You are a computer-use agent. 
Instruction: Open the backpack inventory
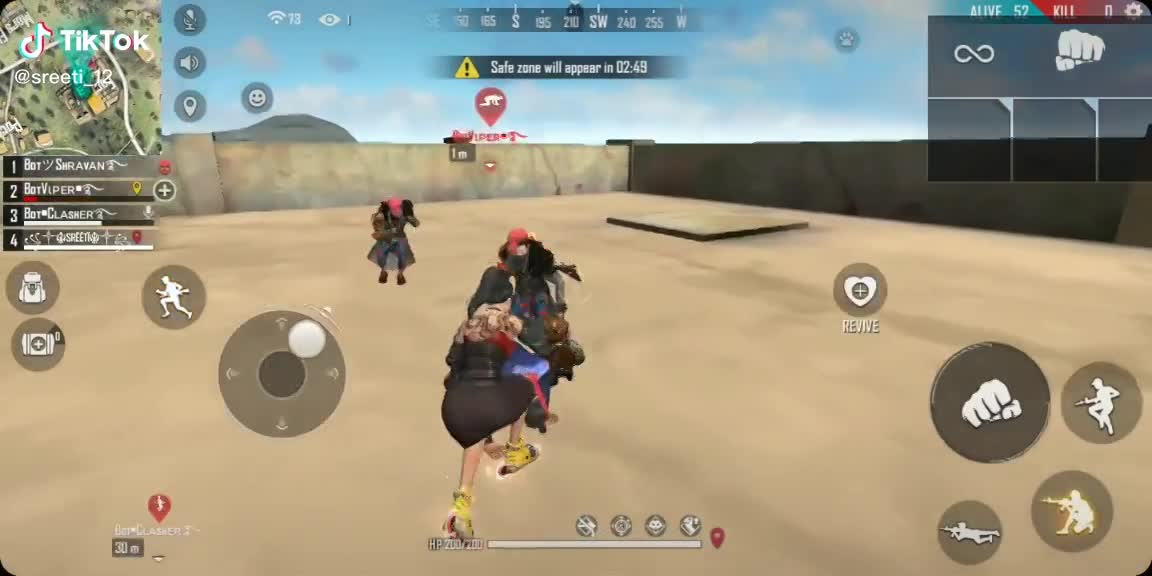tap(33, 288)
